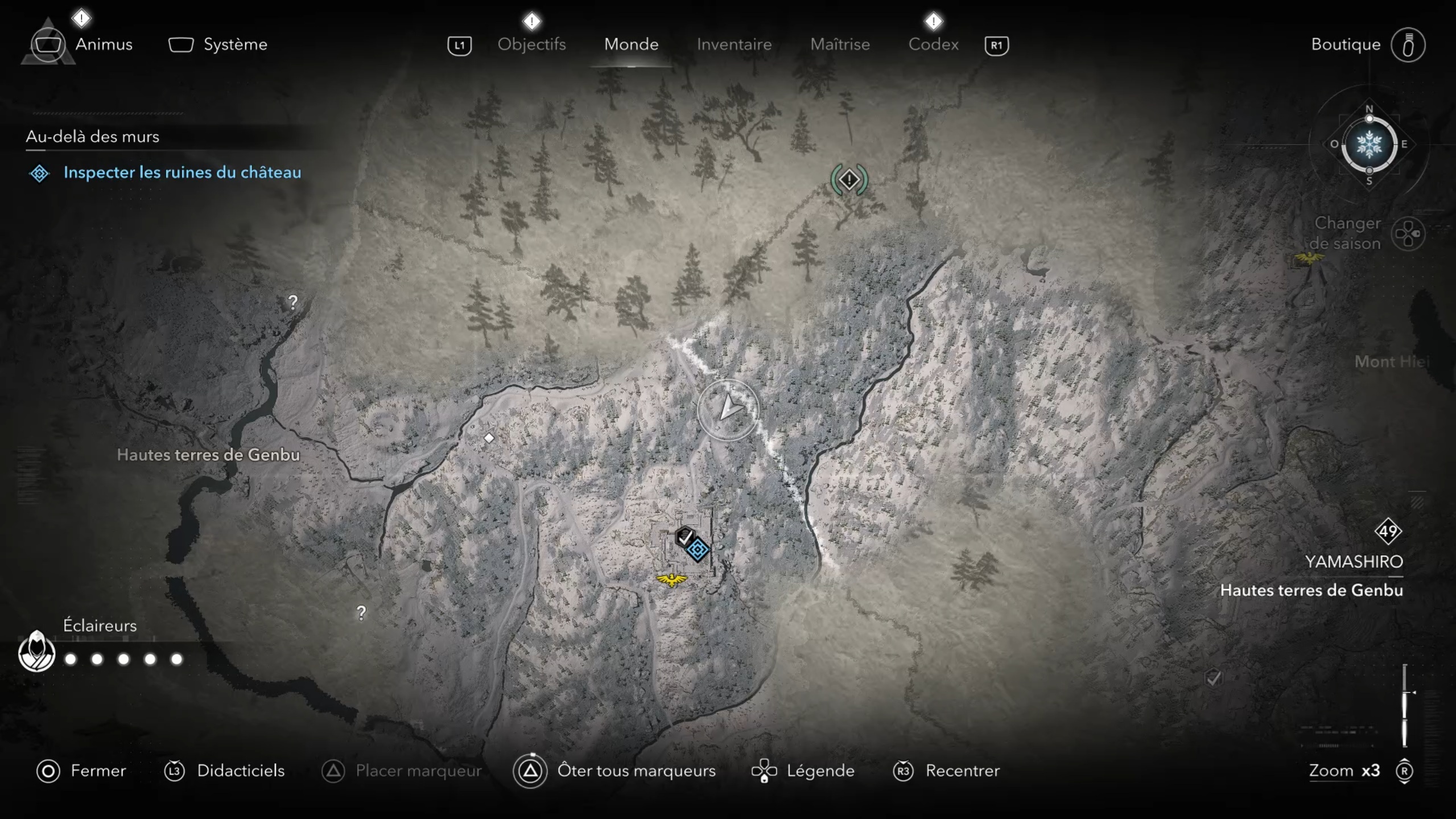Screen dimensions: 1456x819
Task: Visit the Boutique store
Action: pos(1346,44)
